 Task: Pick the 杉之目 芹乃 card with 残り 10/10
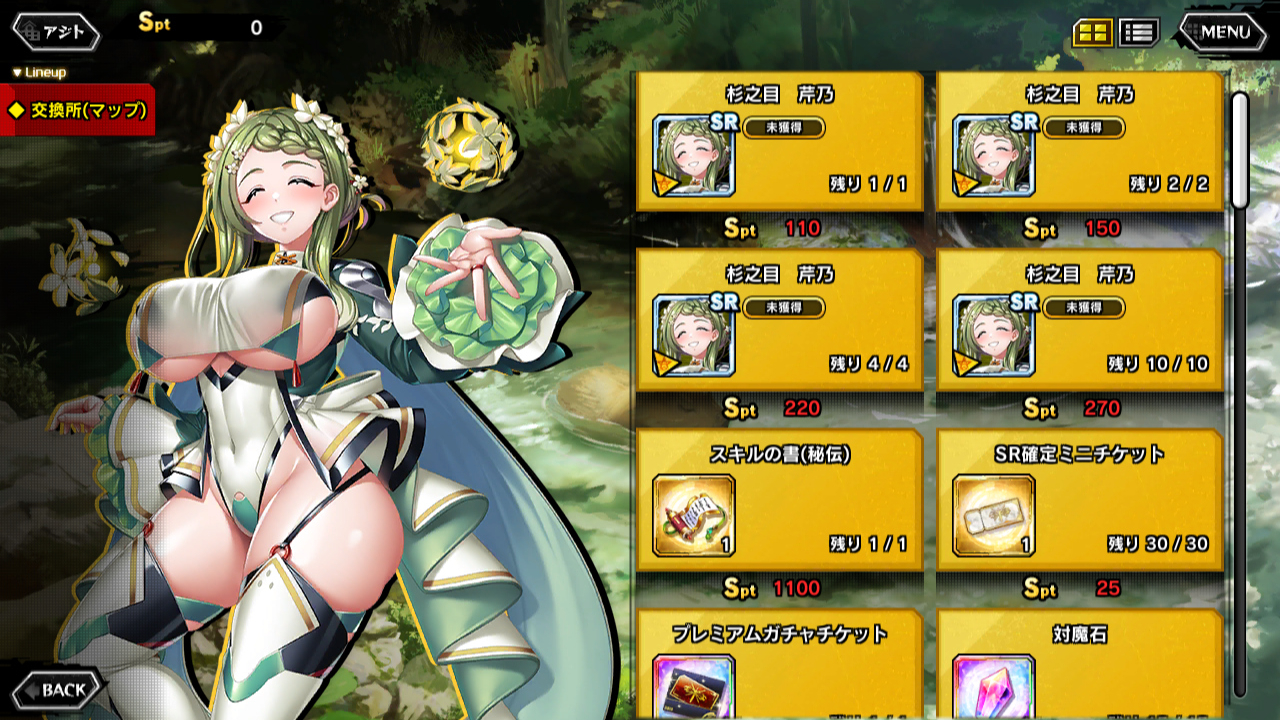[1079, 320]
